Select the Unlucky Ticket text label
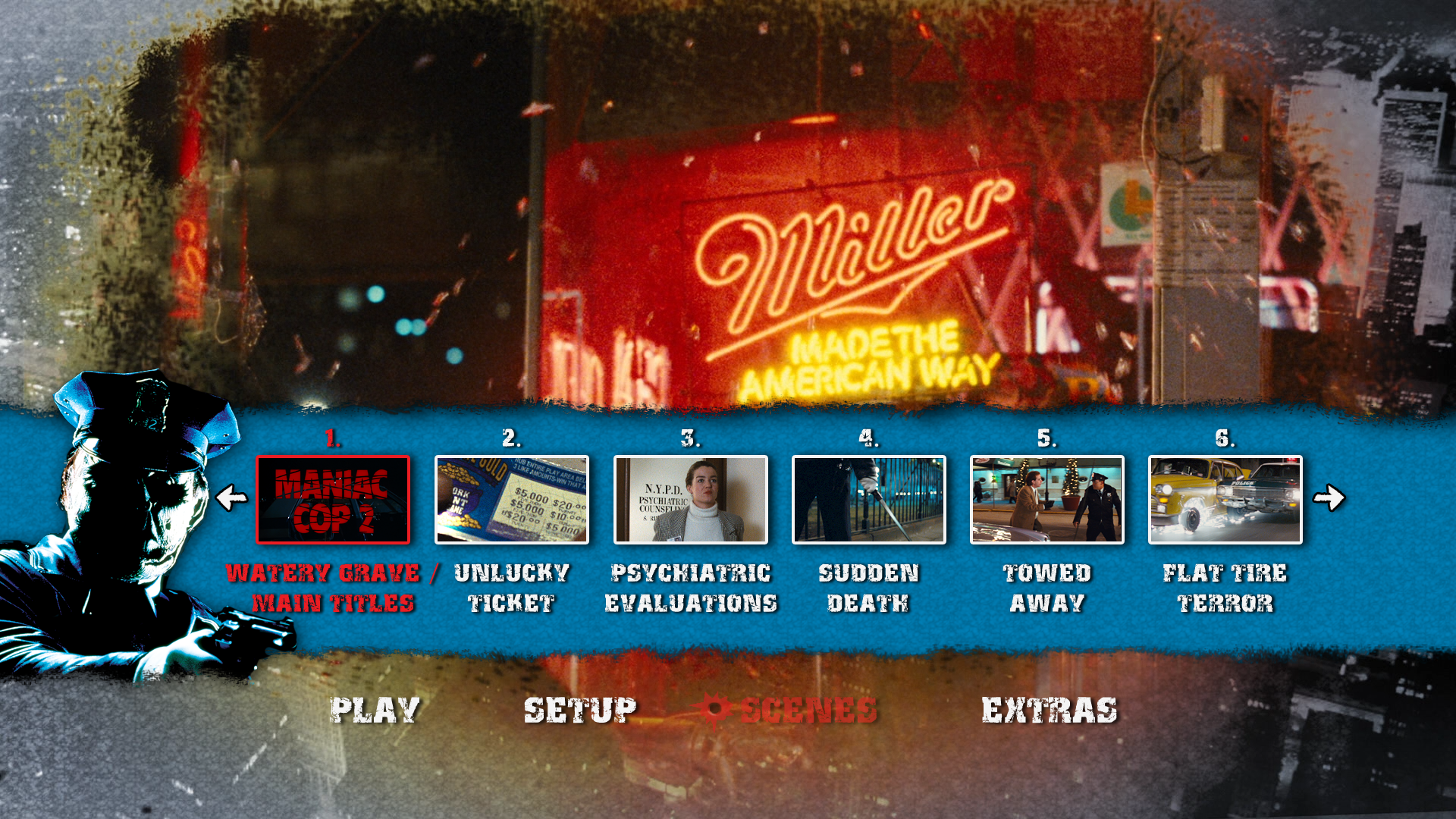The image size is (1456, 819). tap(511, 588)
